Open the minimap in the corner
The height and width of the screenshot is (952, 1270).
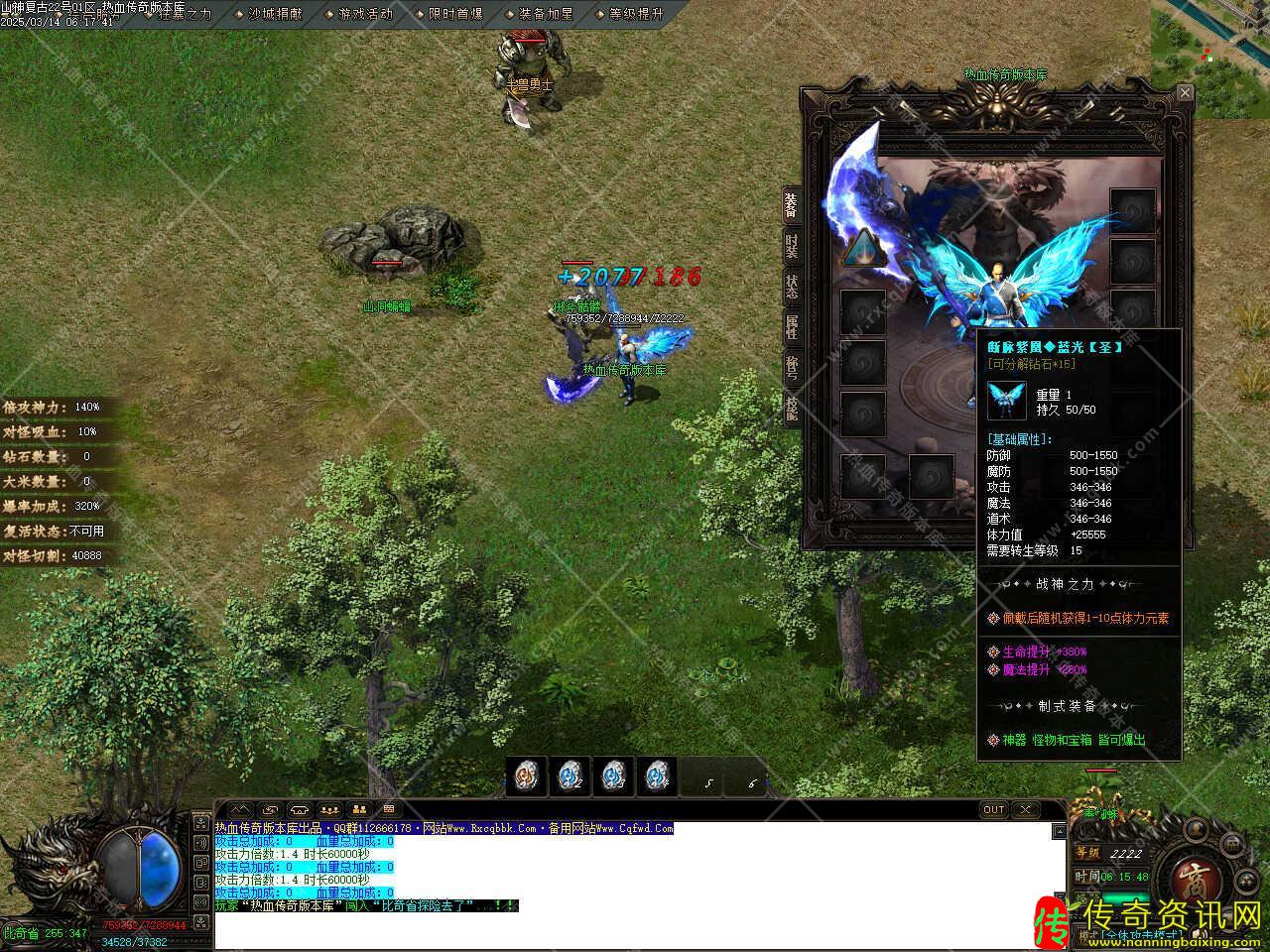[x=1210, y=59]
